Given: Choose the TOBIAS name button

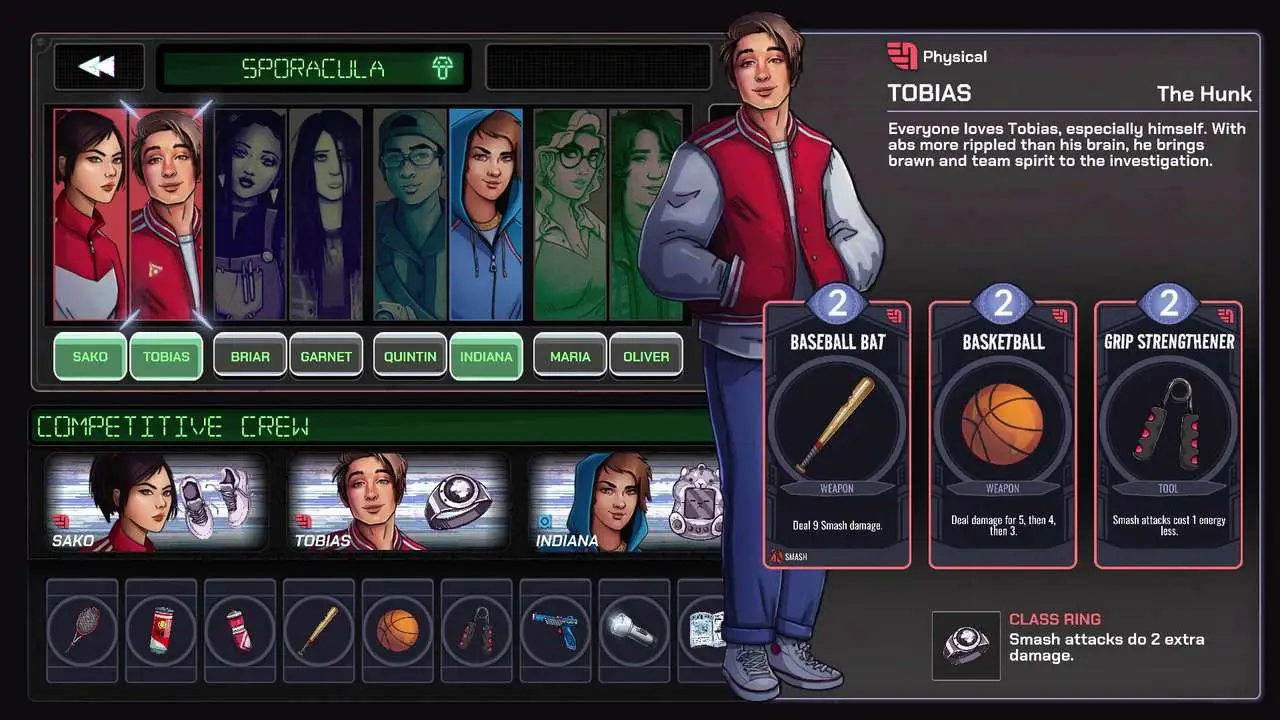Looking at the screenshot, I should (x=166, y=356).
